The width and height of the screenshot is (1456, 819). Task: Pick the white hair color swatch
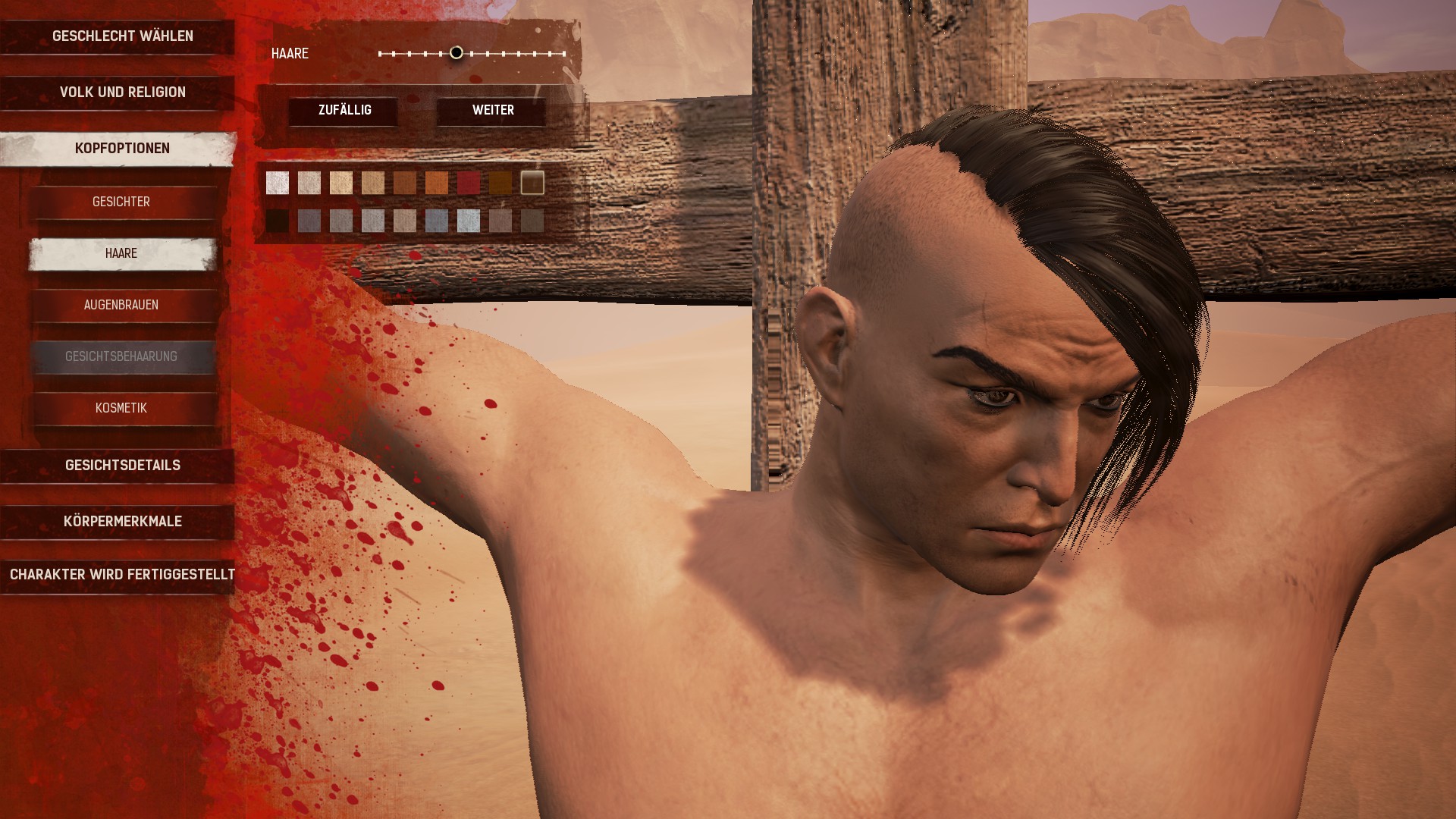click(x=278, y=183)
